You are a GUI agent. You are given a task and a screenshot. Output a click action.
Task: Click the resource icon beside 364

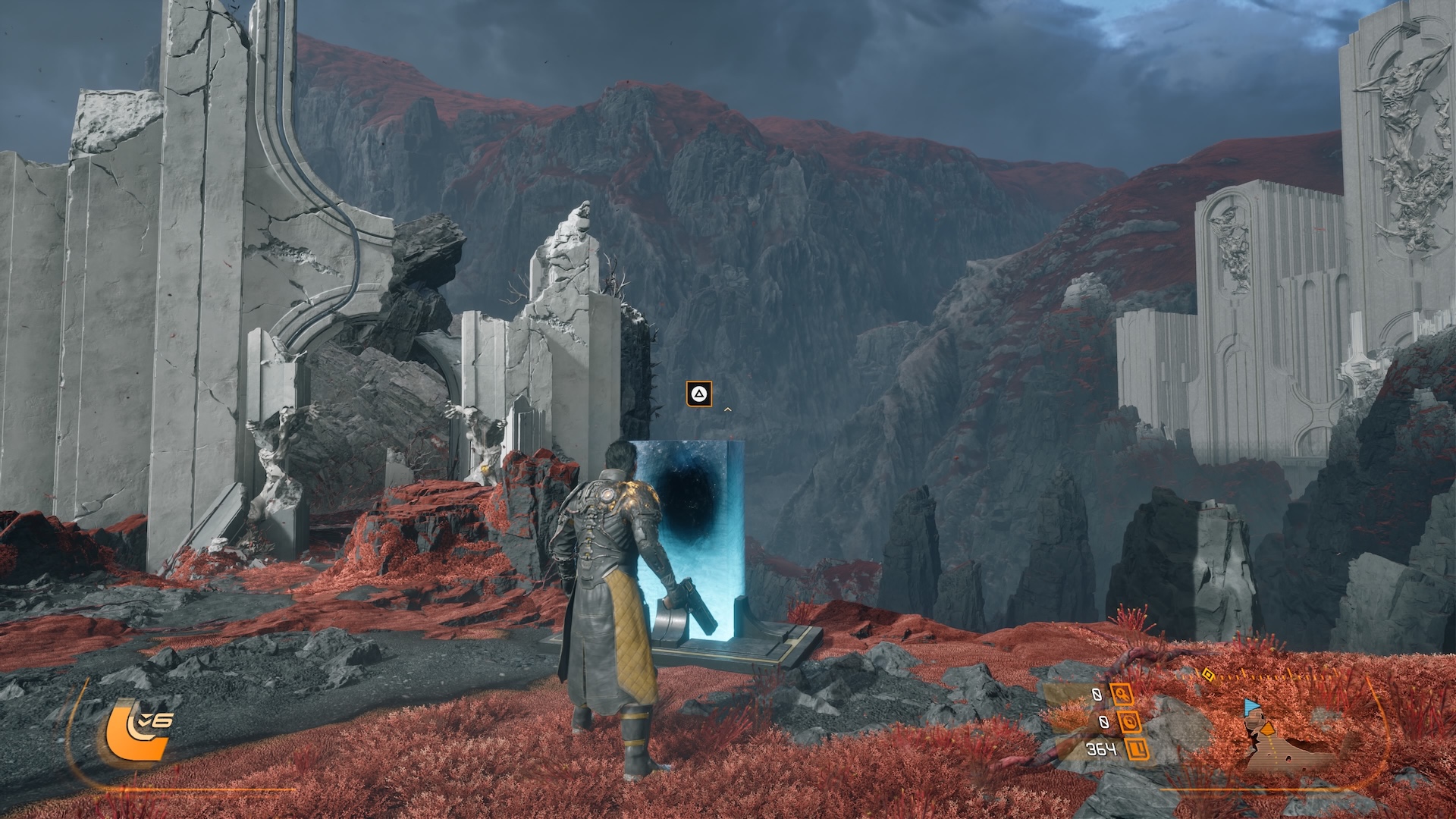[1137, 750]
